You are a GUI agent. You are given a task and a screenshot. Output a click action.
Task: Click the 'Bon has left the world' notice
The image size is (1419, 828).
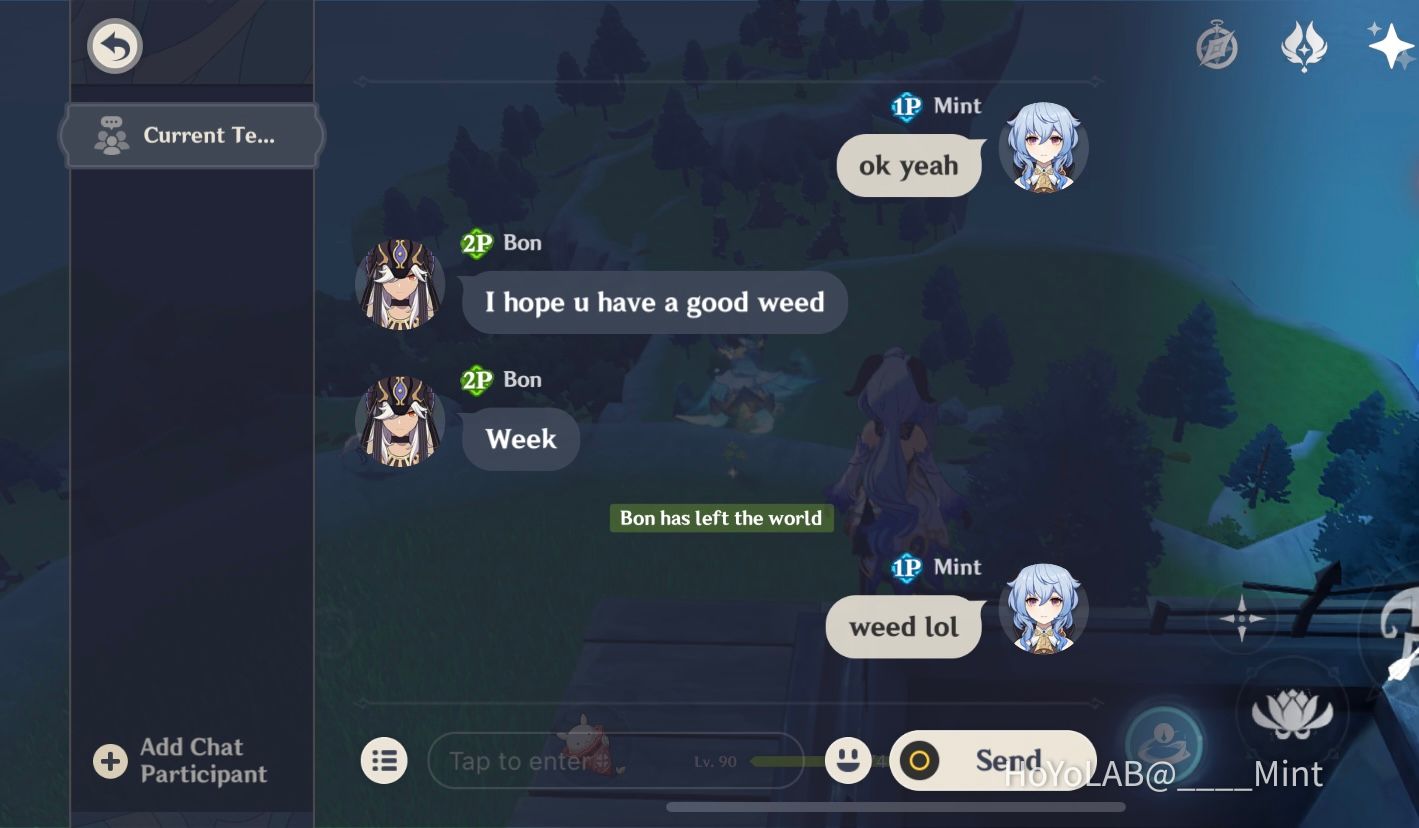click(x=721, y=518)
